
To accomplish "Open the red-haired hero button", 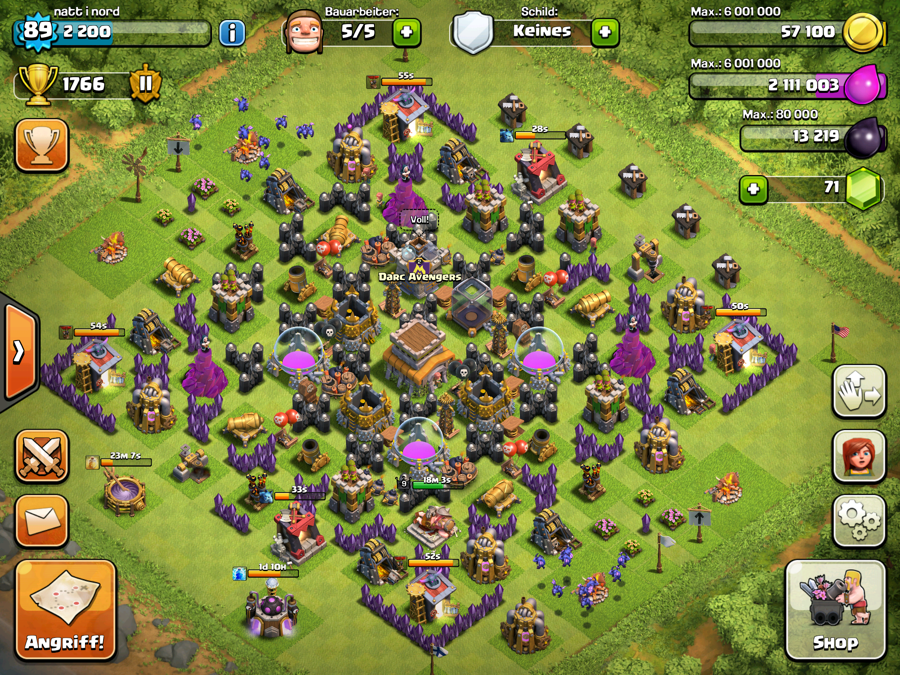I will point(859,455).
